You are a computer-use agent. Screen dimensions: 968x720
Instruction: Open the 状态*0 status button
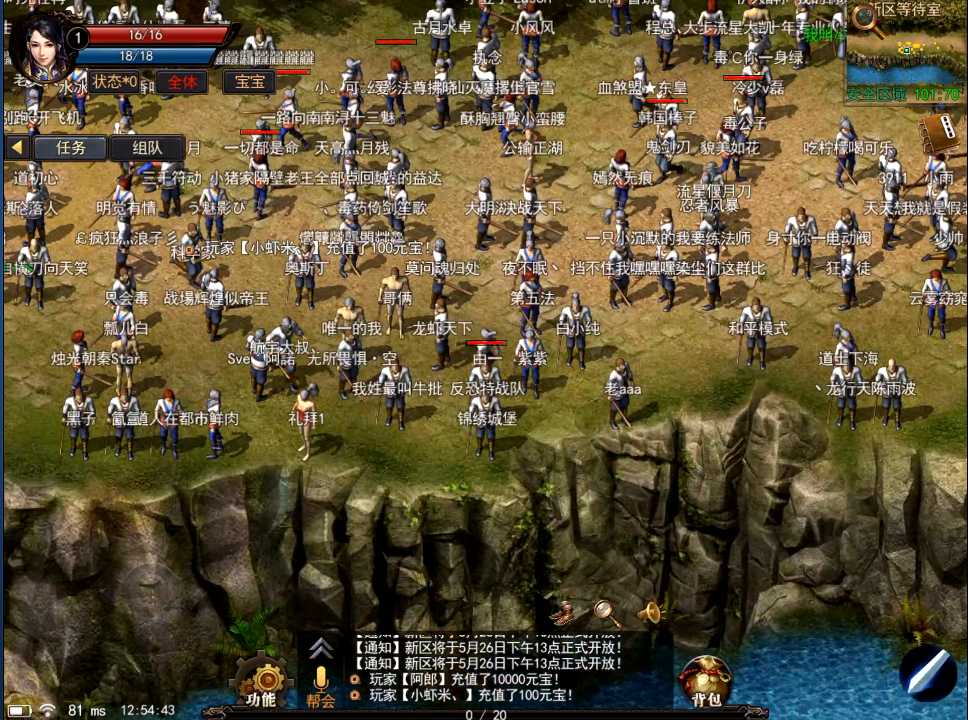pyautogui.click(x=115, y=82)
